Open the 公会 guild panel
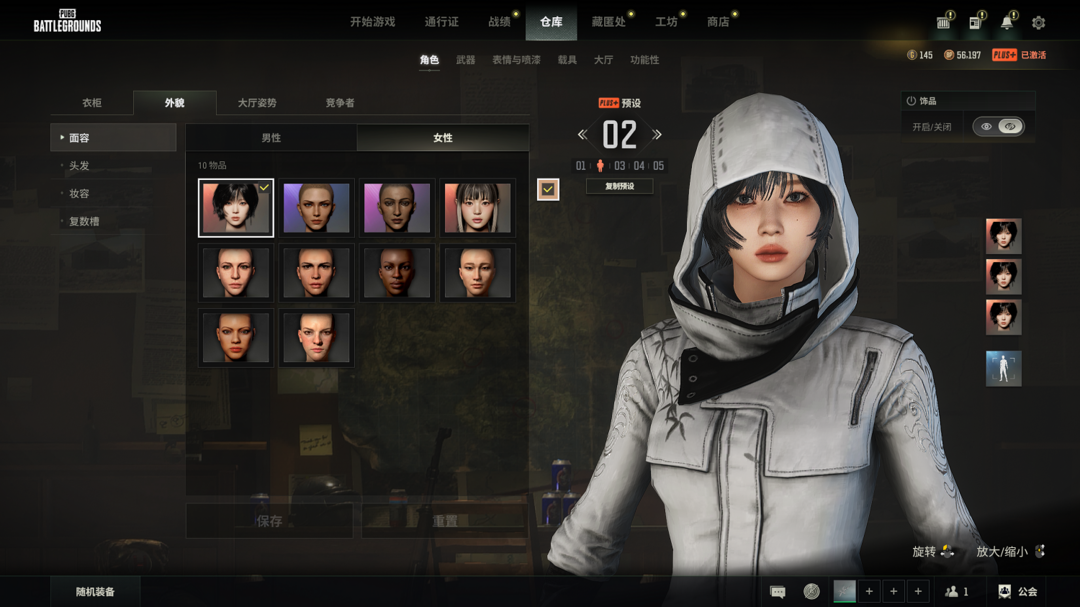Viewport: 1080px width, 607px height. [x=1018, y=592]
